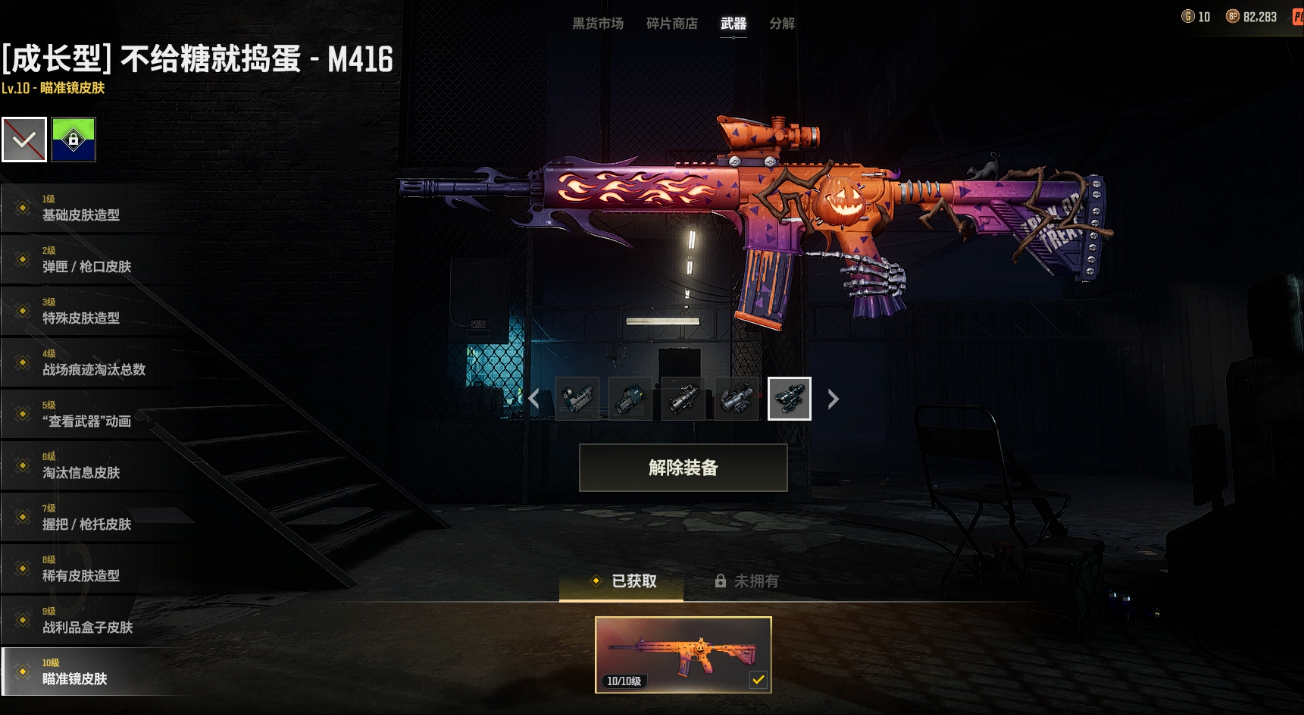The width and height of the screenshot is (1304, 715).
Task: Show next scope skin with right arrow
Action: pos(833,399)
